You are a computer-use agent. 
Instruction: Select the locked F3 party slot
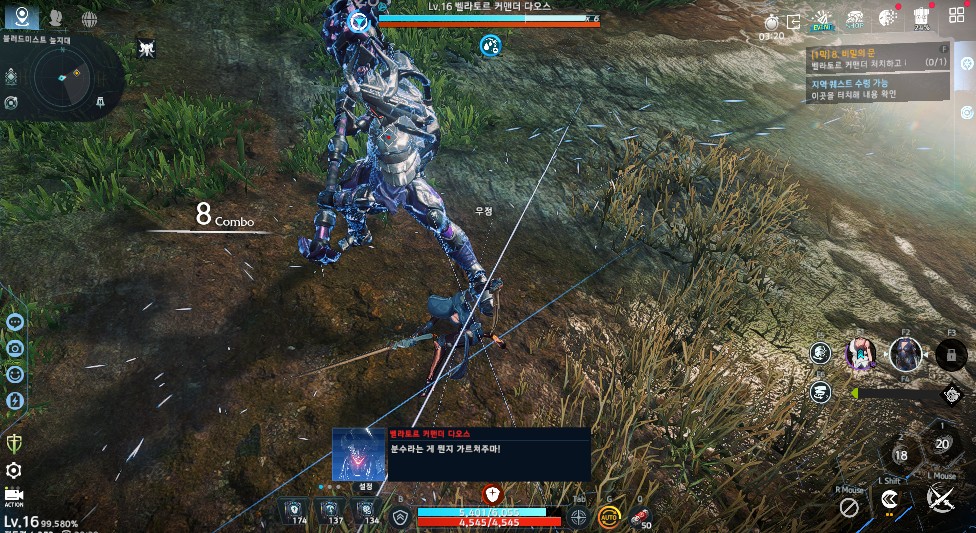coord(951,353)
